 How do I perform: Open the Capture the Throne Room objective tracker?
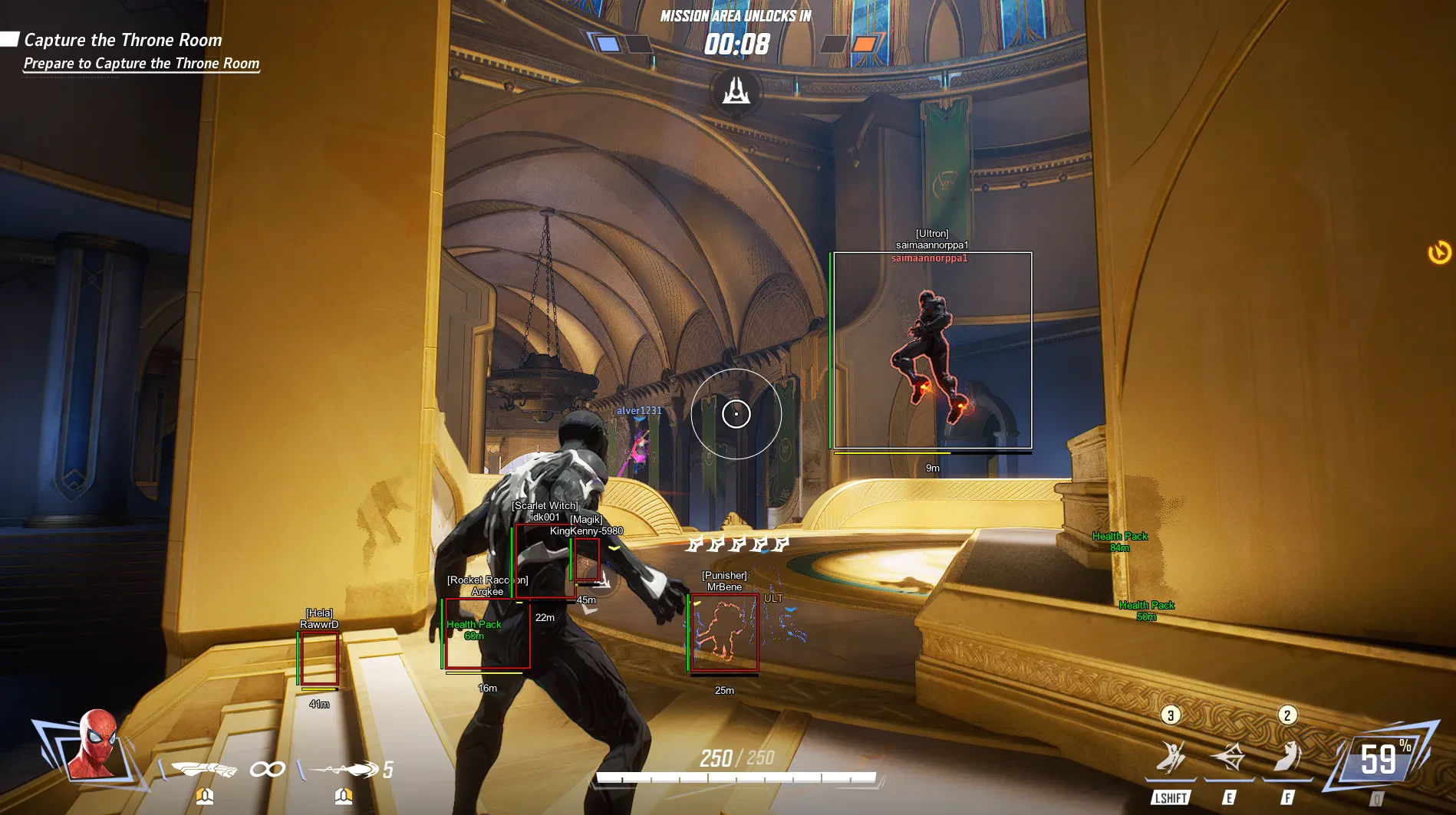click(x=123, y=40)
